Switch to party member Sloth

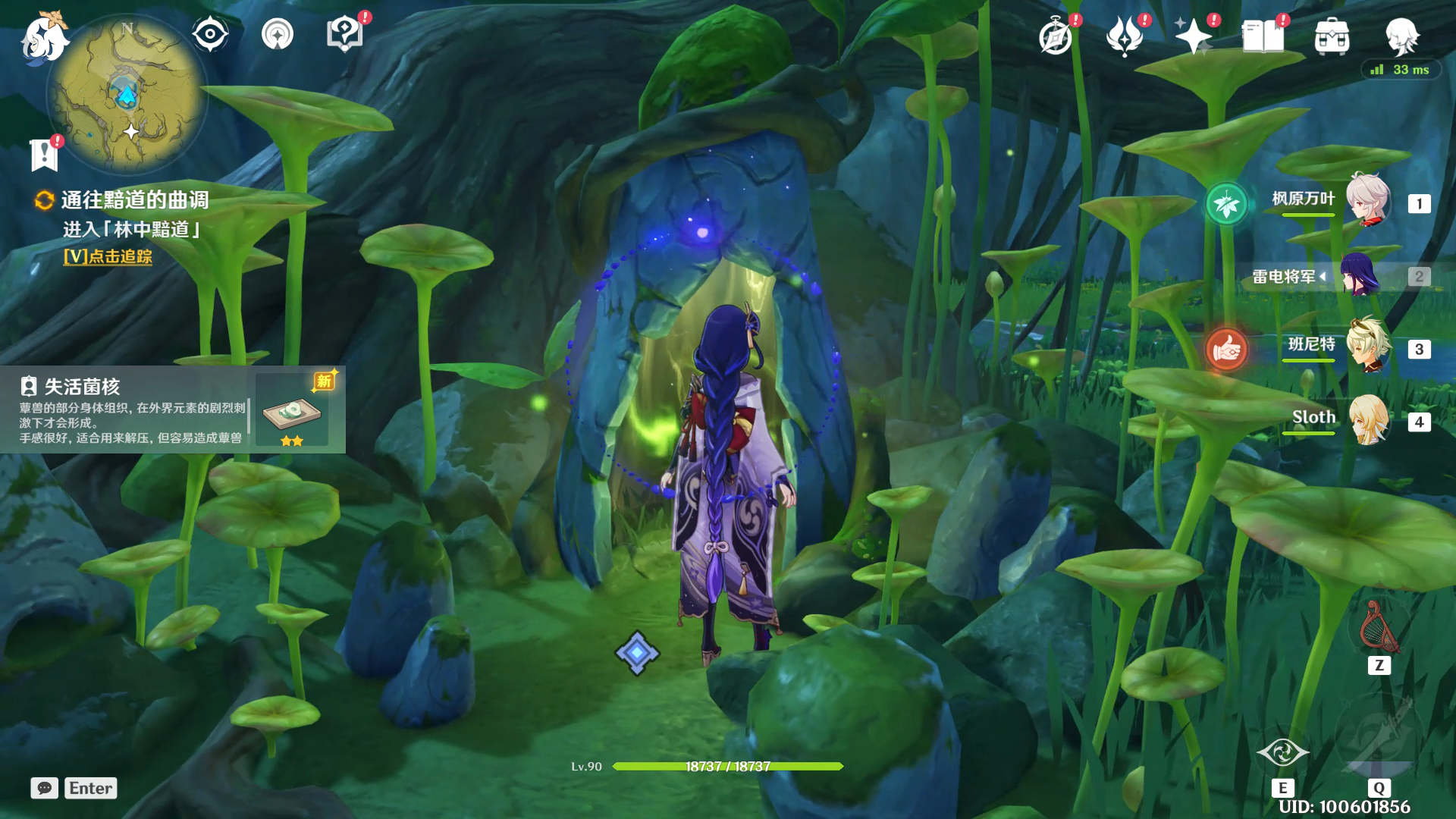click(x=1367, y=419)
